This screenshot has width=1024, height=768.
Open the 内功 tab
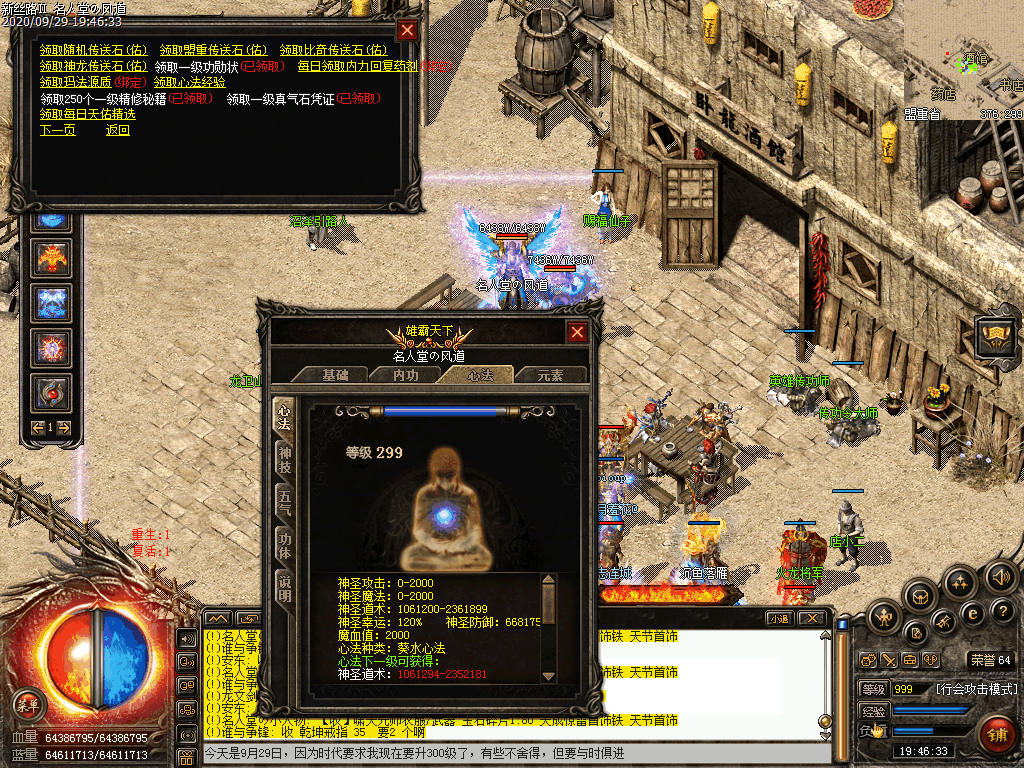point(405,375)
